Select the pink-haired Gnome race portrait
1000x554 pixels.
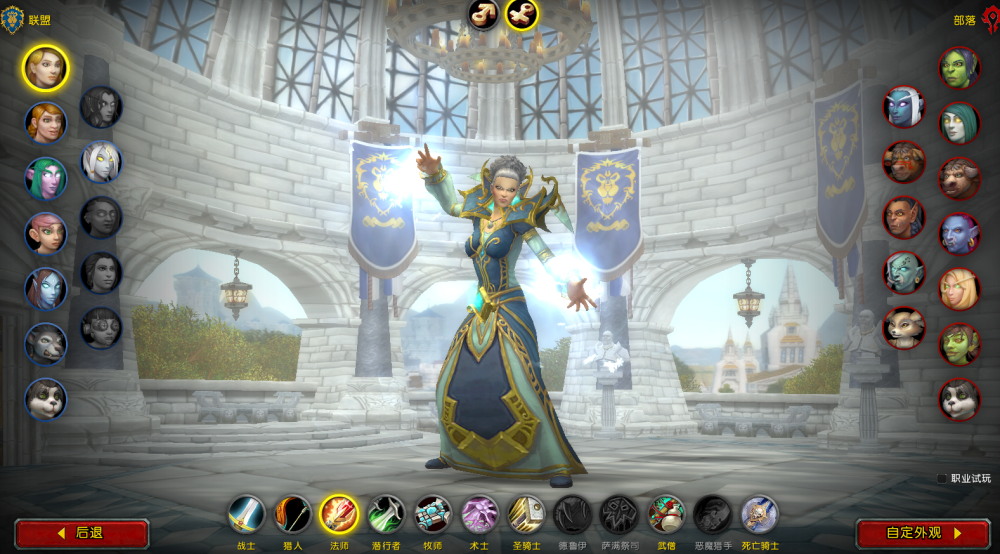click(x=46, y=234)
